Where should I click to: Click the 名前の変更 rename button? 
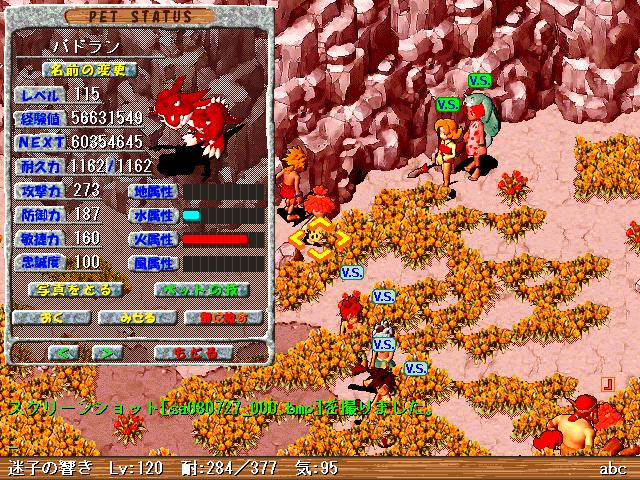tap(88, 70)
